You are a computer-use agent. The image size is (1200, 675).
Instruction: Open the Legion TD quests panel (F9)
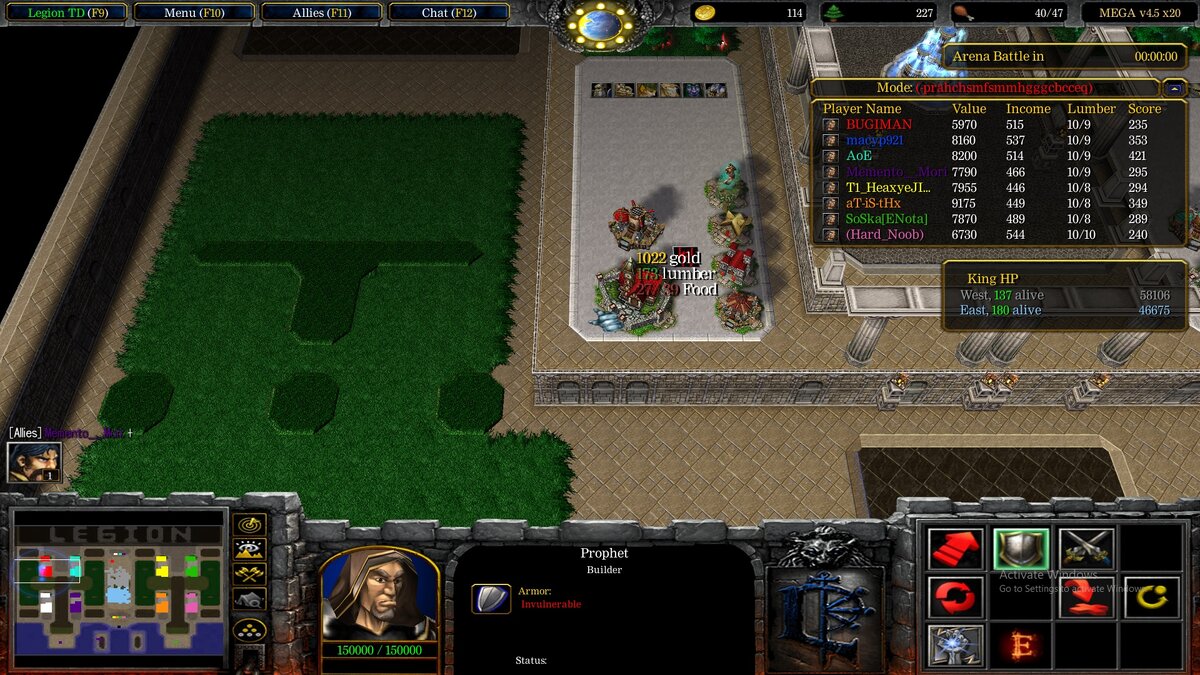pos(65,13)
